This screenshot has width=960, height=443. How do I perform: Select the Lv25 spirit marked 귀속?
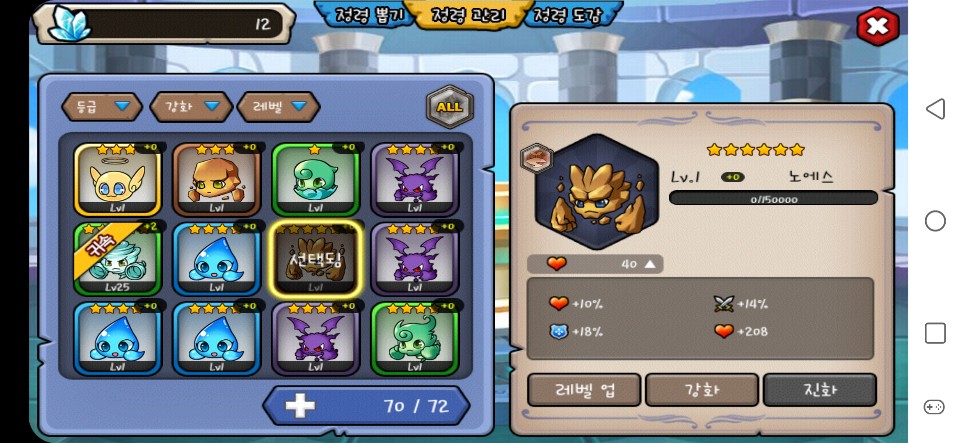tap(117, 259)
